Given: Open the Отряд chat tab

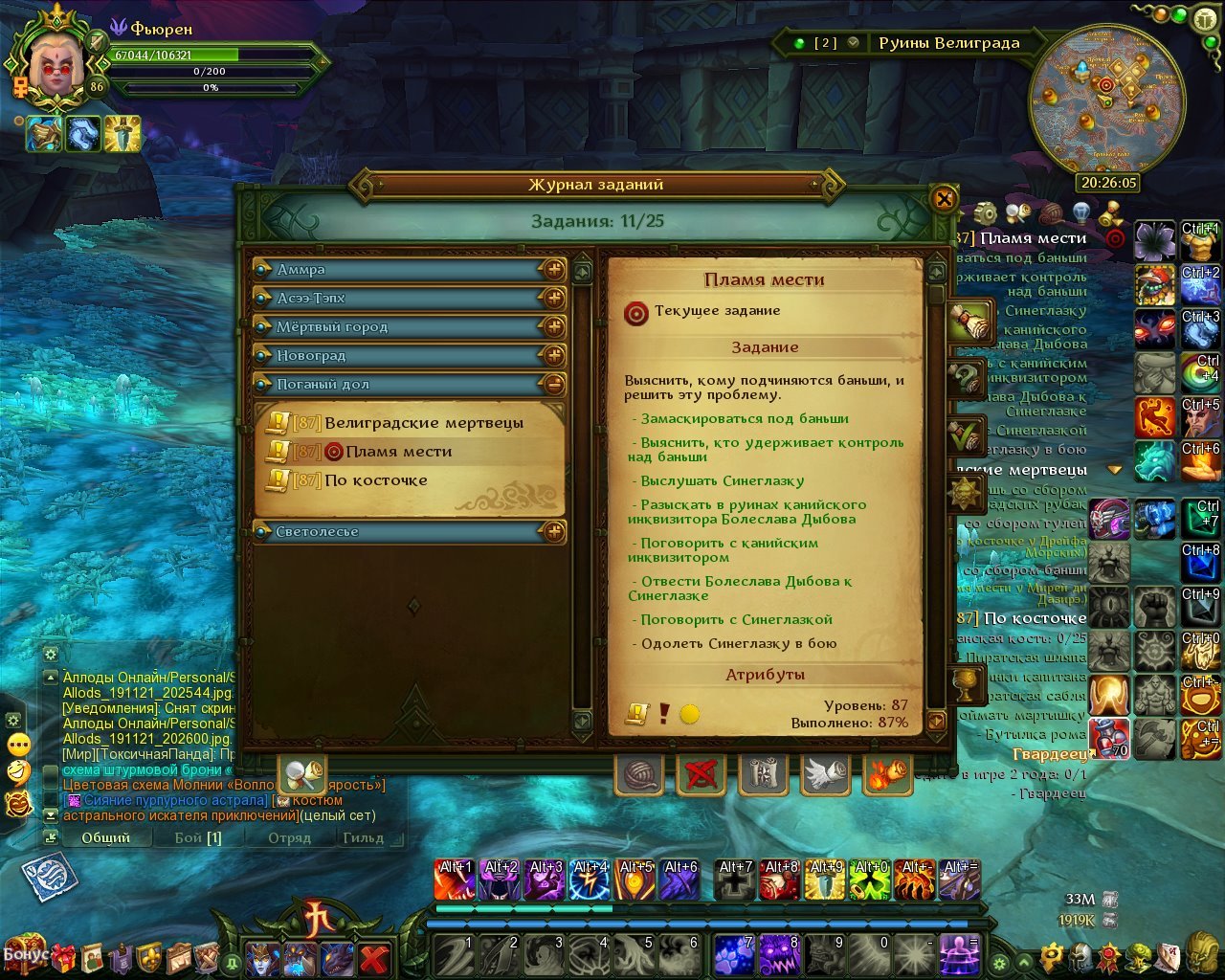Looking at the screenshot, I should (x=289, y=837).
